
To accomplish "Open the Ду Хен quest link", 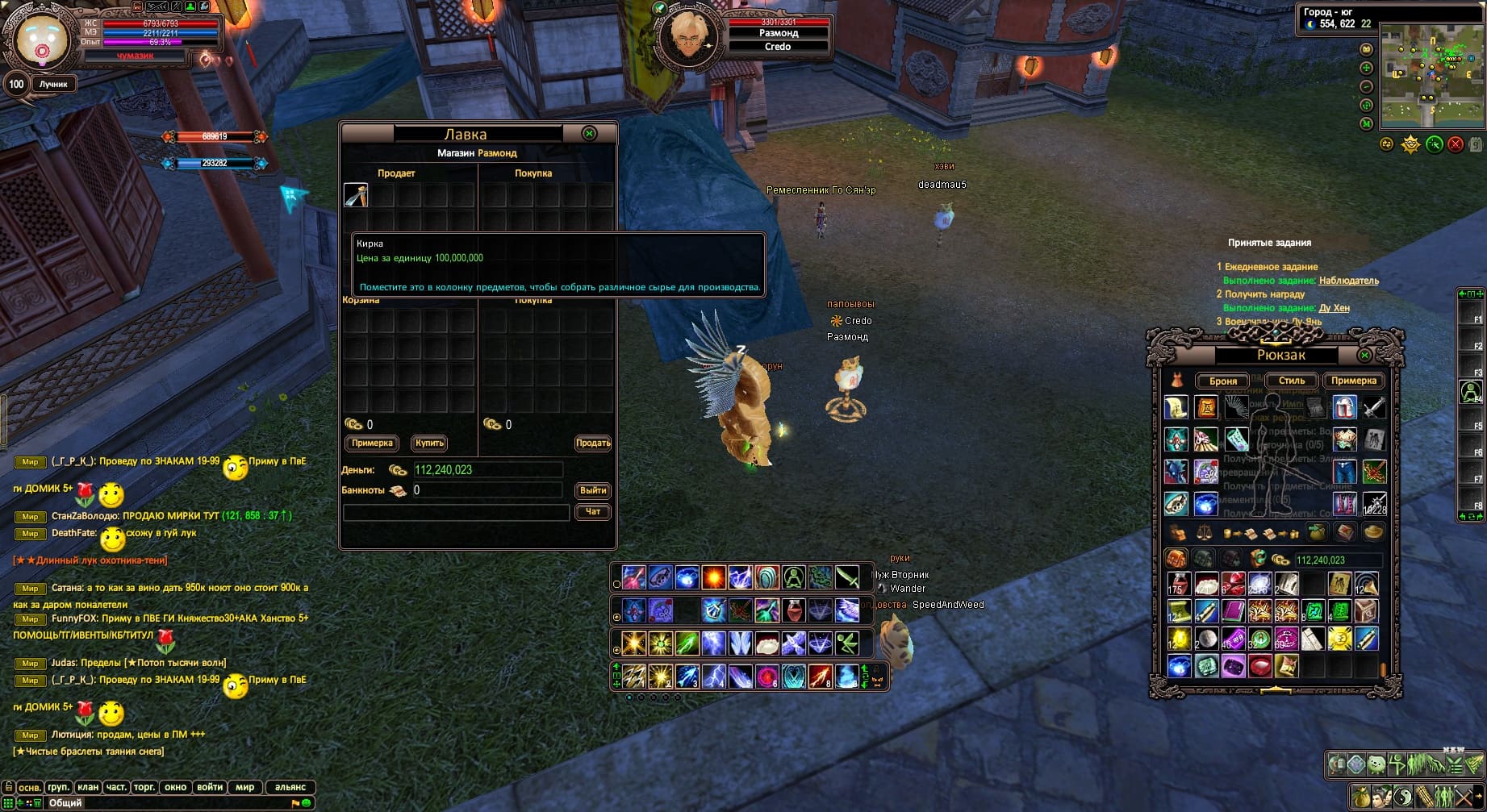I will tap(1334, 308).
